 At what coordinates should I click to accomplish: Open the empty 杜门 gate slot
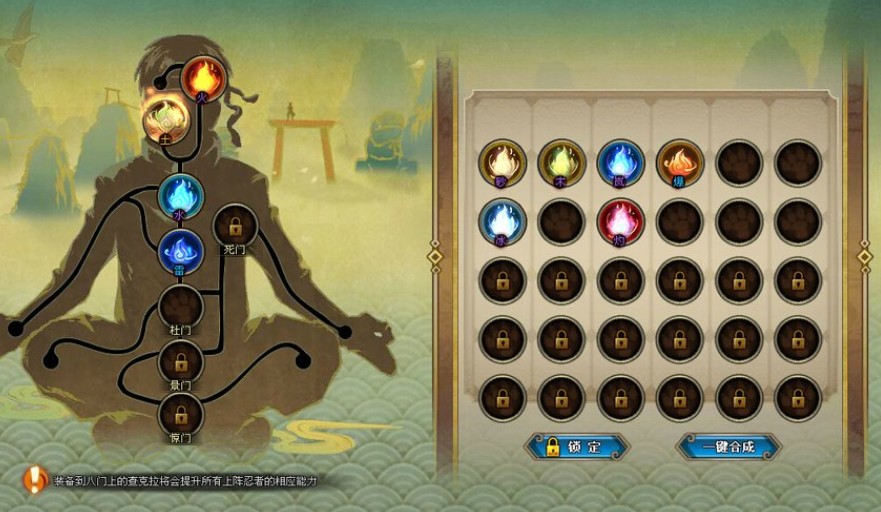click(181, 305)
